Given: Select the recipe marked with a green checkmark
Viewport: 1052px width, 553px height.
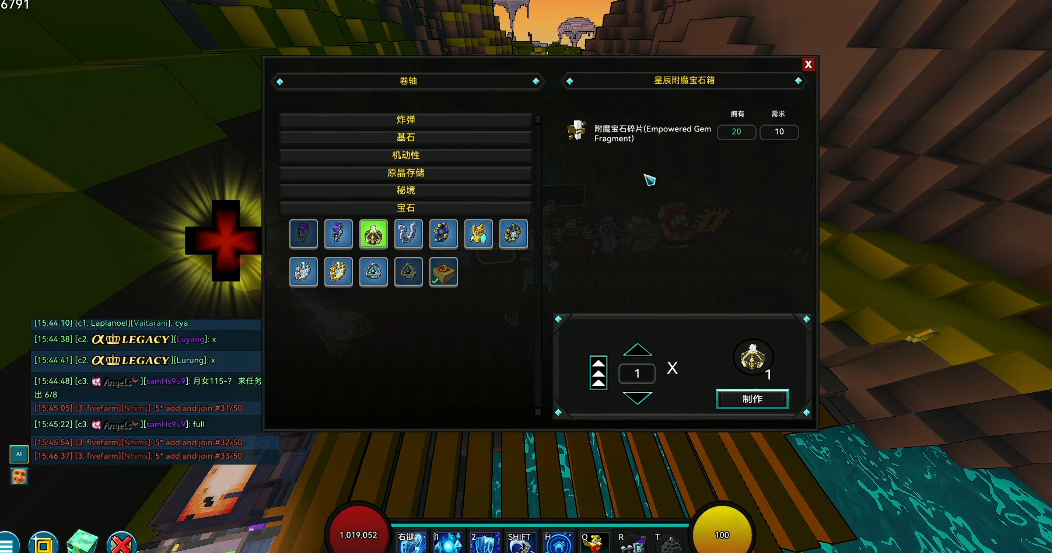Looking at the screenshot, I should [x=443, y=272].
